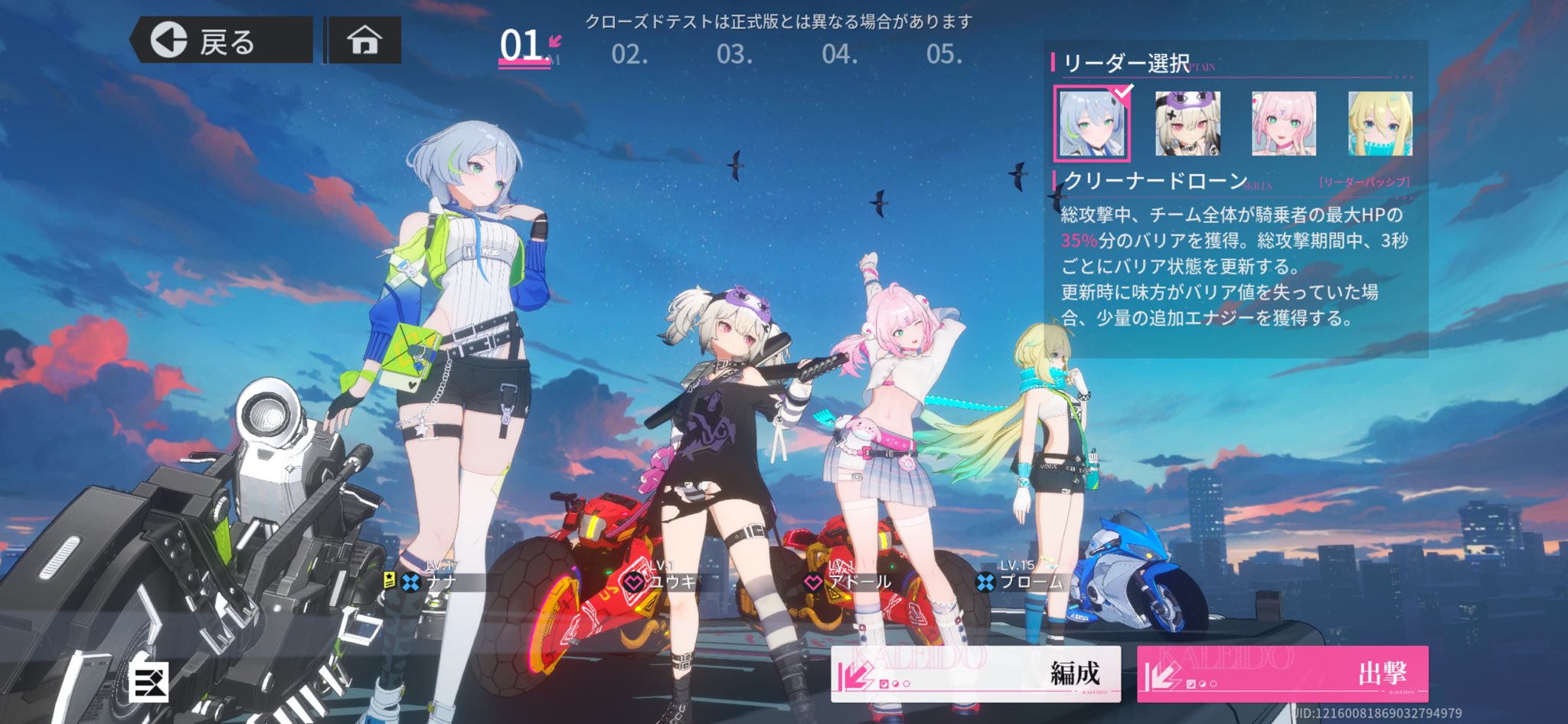Select blonde Prome as leader
This screenshot has width=1568, height=724.
pos(1380,123)
